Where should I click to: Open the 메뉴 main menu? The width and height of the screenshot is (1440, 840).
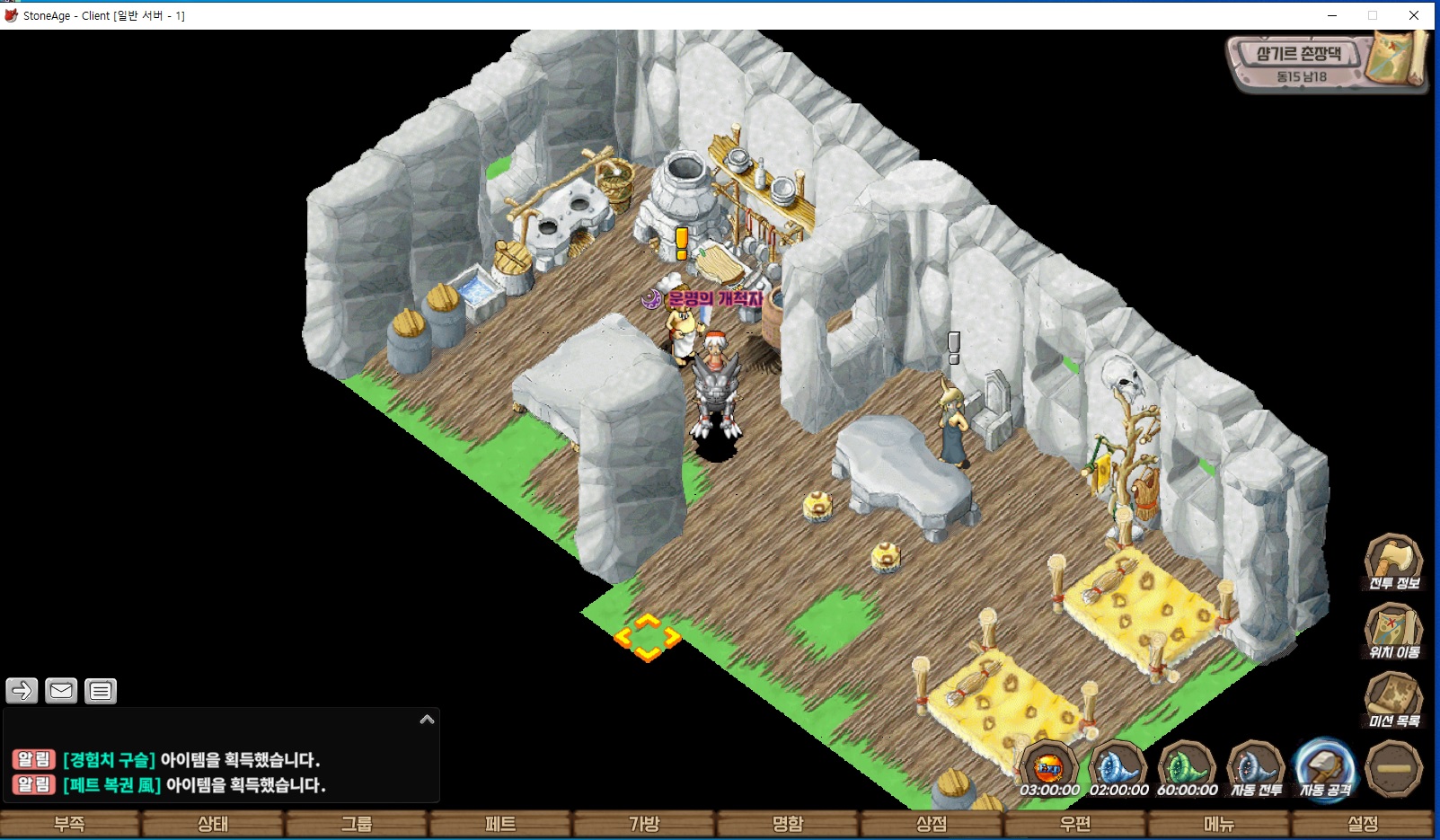[1219, 824]
